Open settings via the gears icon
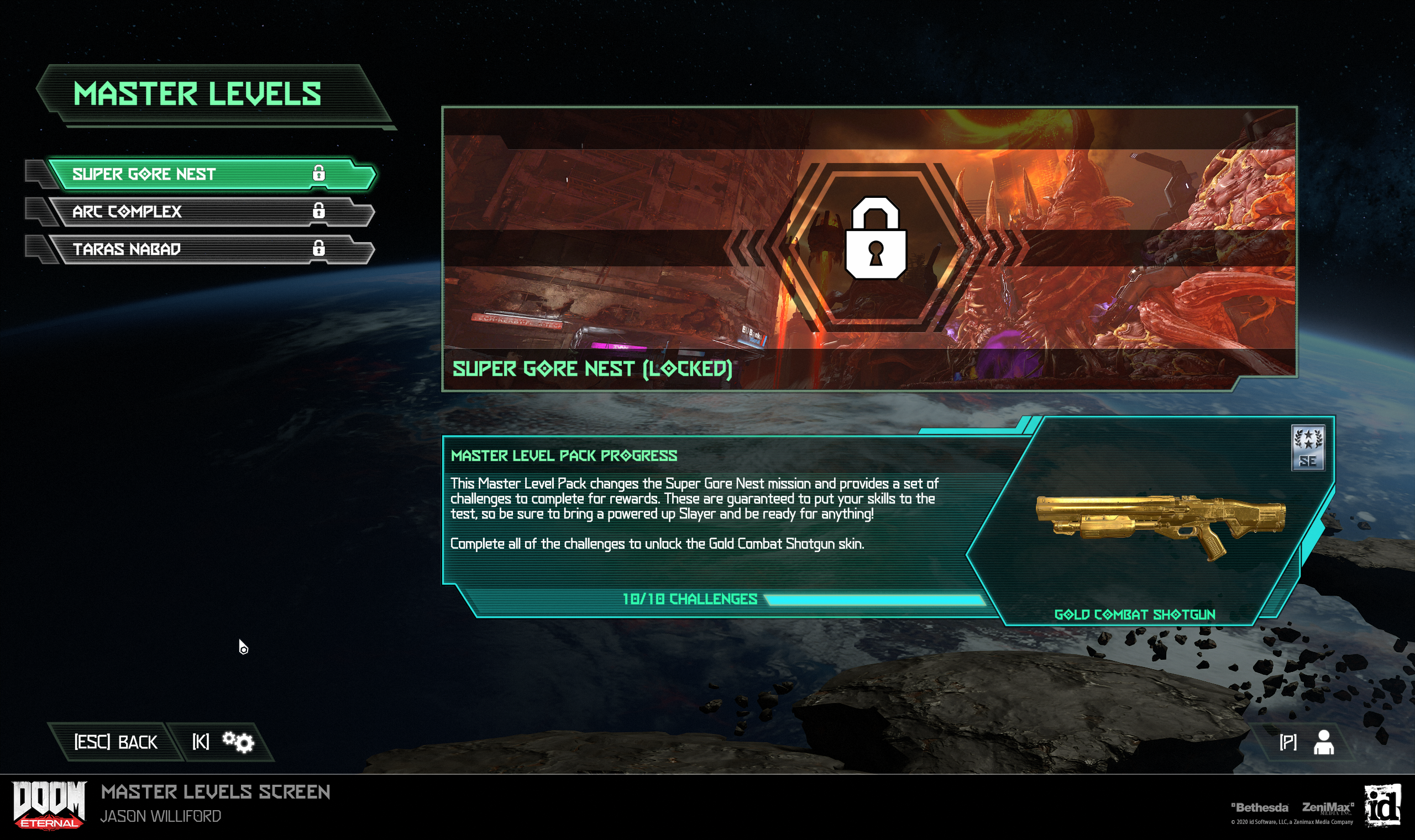This screenshot has width=1415, height=840. (x=238, y=742)
